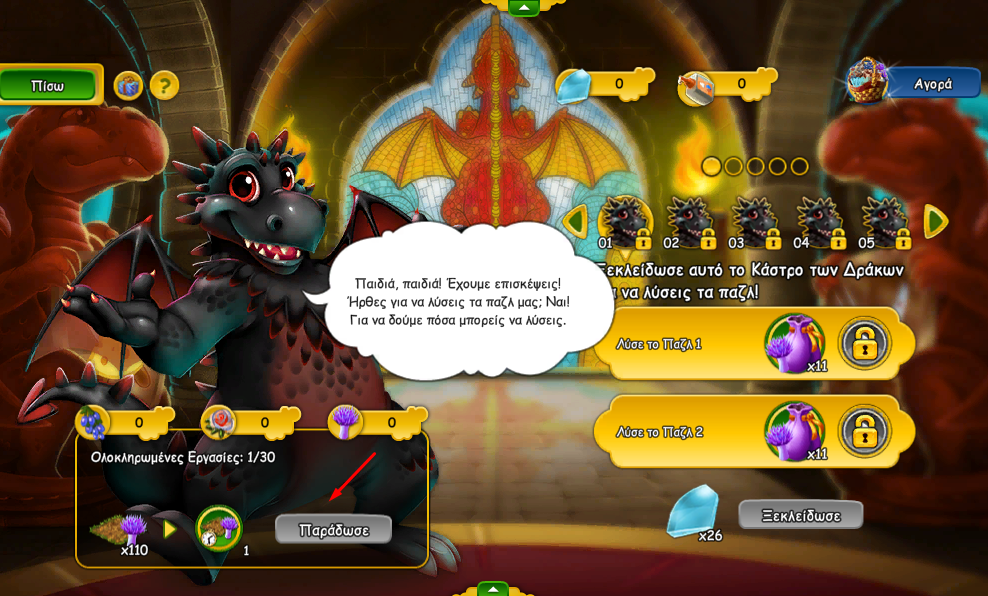Show next dragons with right arrow
Image resolution: width=988 pixels, height=596 pixels.
[x=935, y=222]
